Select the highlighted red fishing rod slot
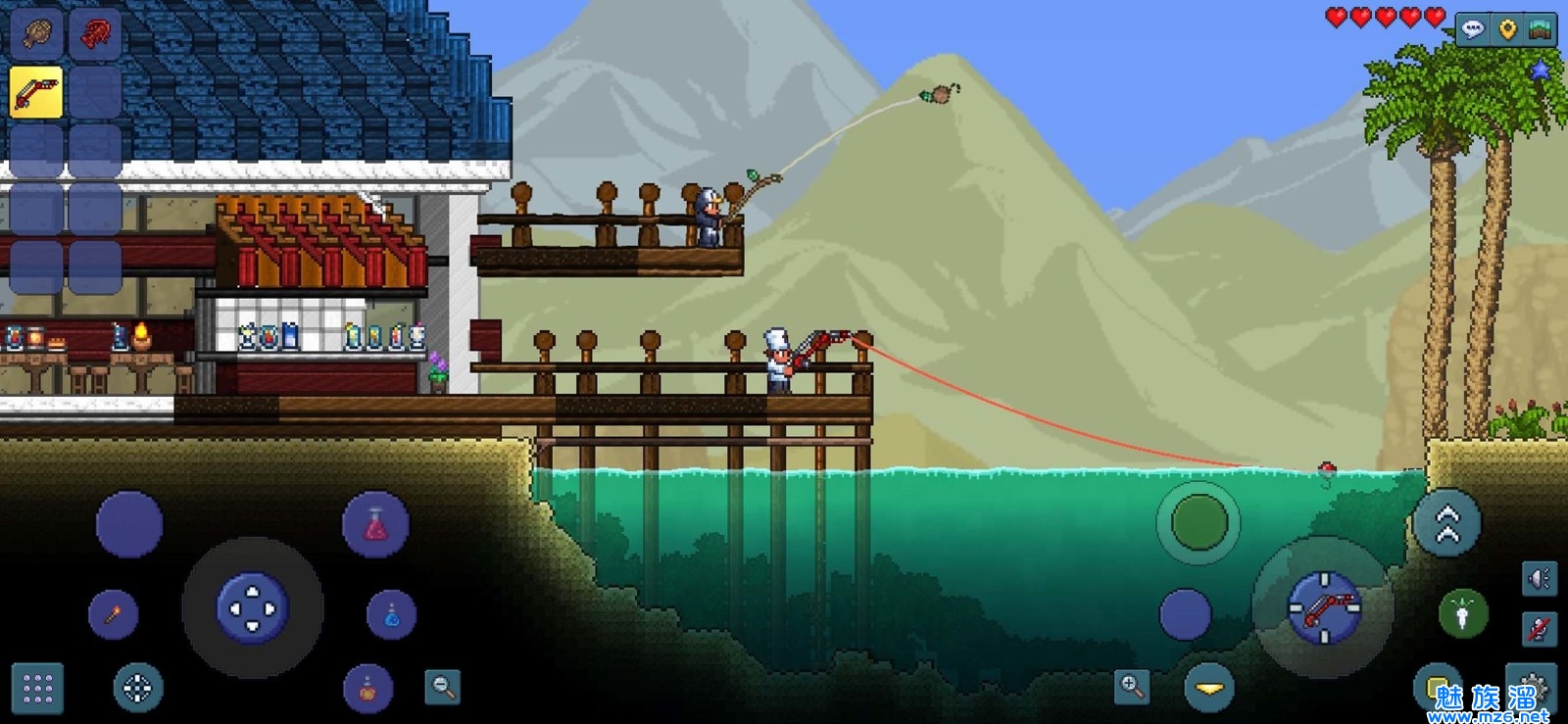This screenshot has height=724, width=1568. tap(36, 93)
